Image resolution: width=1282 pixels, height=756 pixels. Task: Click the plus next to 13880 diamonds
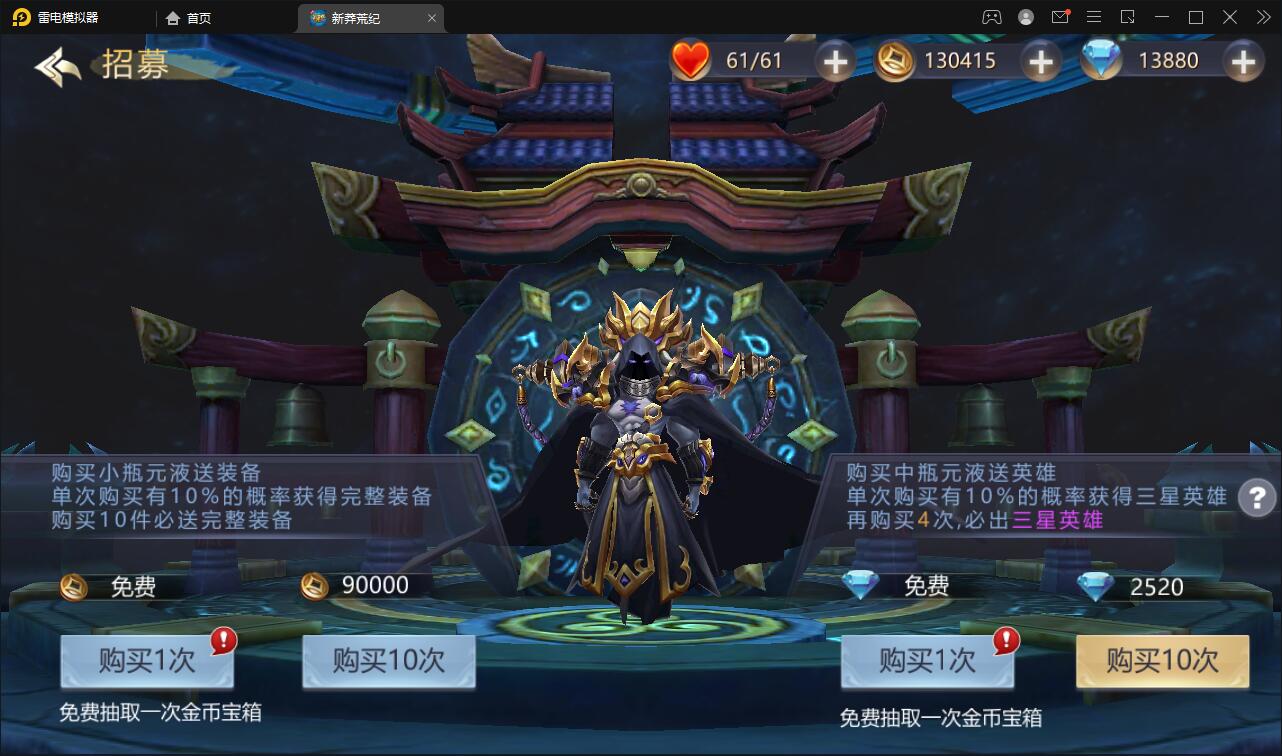[x=1243, y=61]
